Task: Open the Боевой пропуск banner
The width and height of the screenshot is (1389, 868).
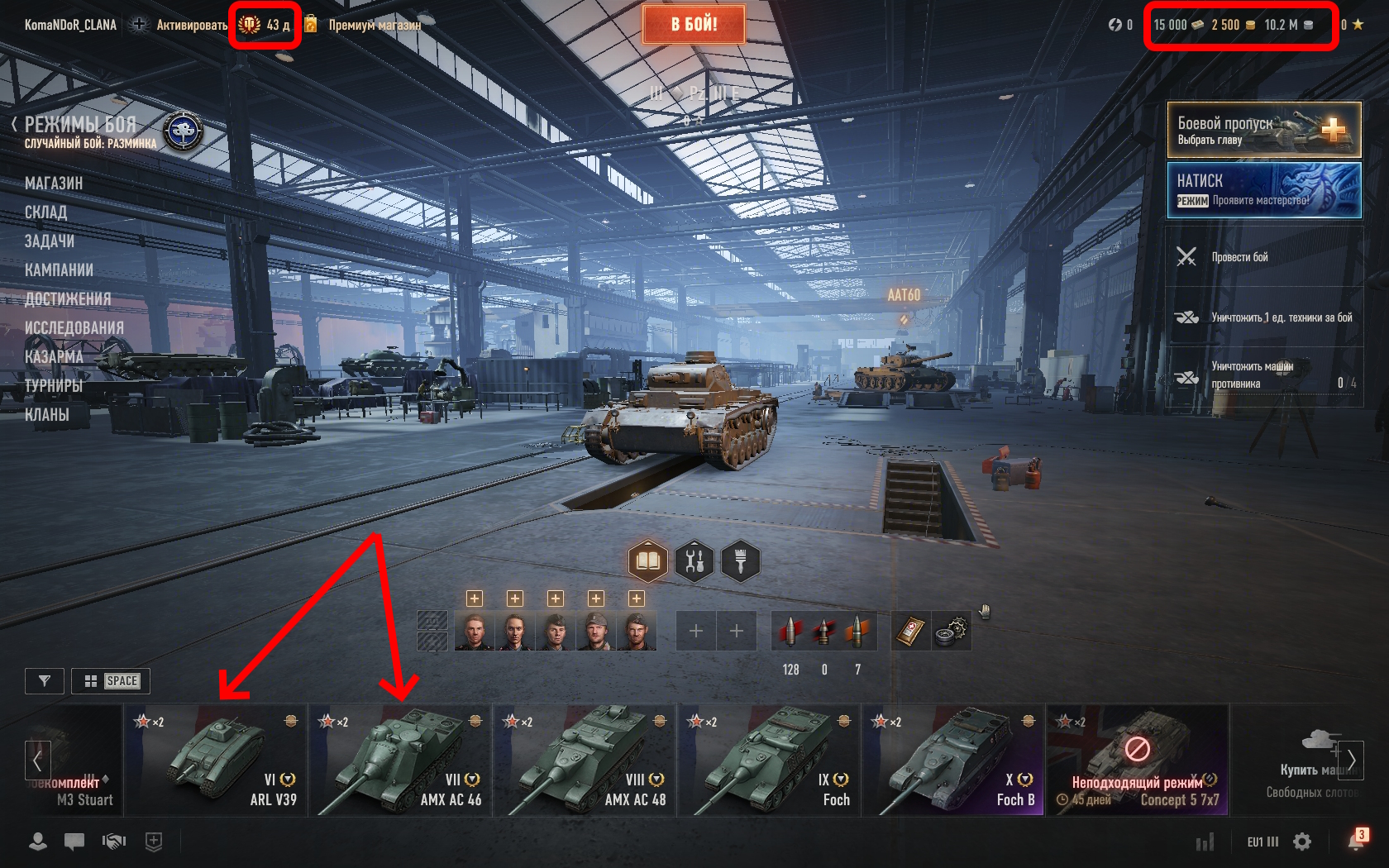Action: click(x=1263, y=130)
